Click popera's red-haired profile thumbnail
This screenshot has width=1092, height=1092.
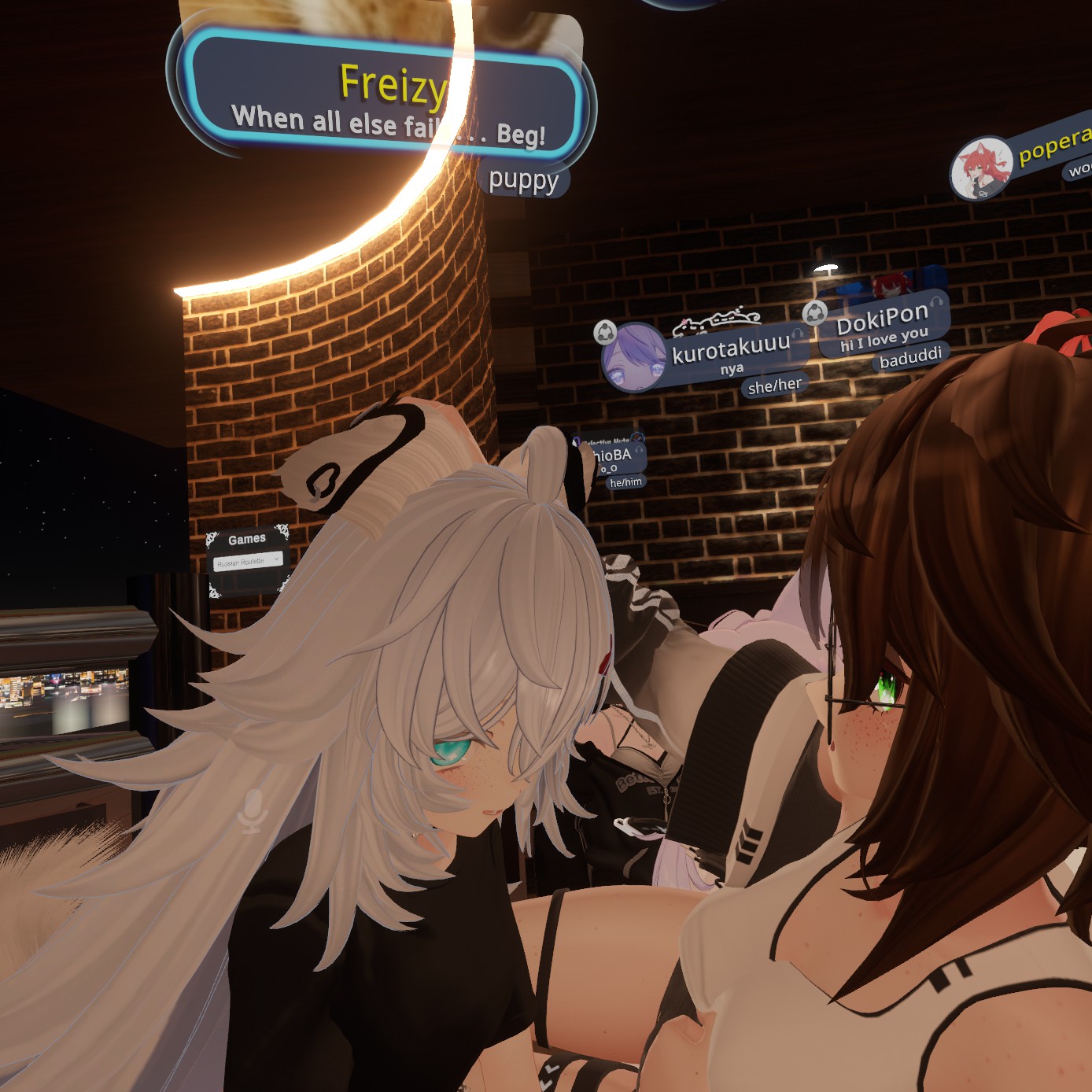pos(980,168)
